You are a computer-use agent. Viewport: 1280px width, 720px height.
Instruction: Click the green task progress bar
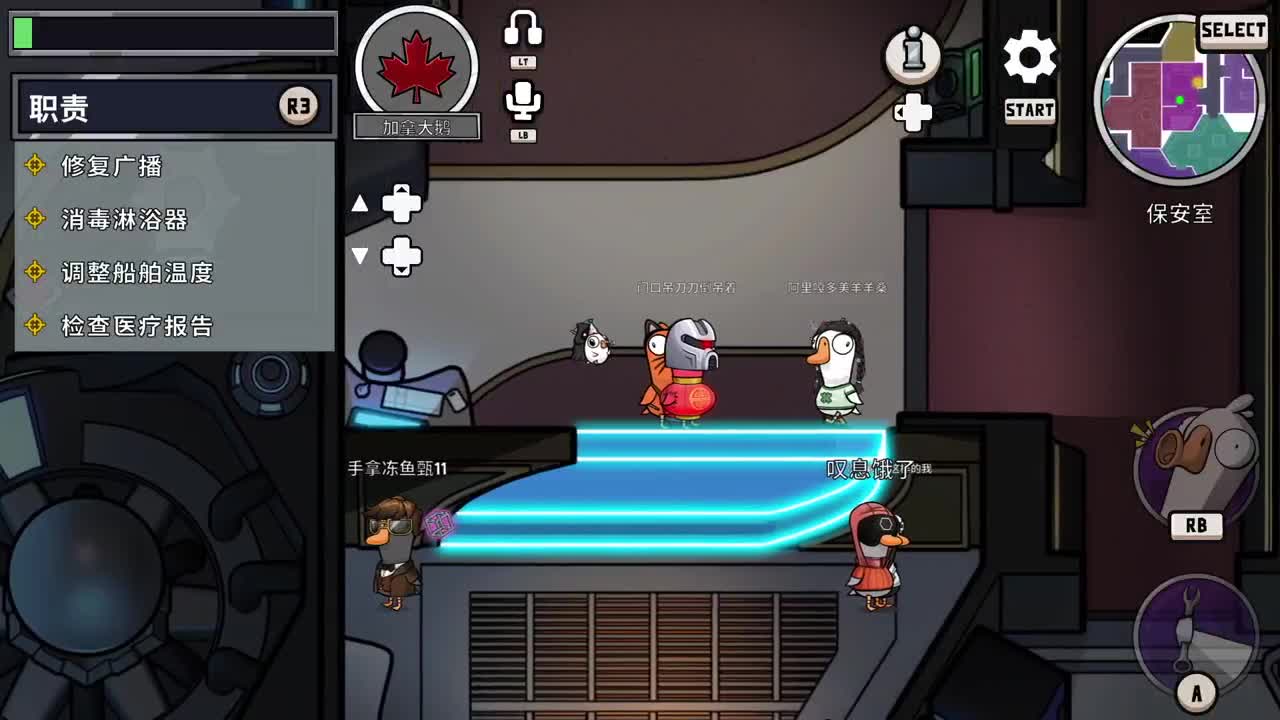(x=170, y=33)
